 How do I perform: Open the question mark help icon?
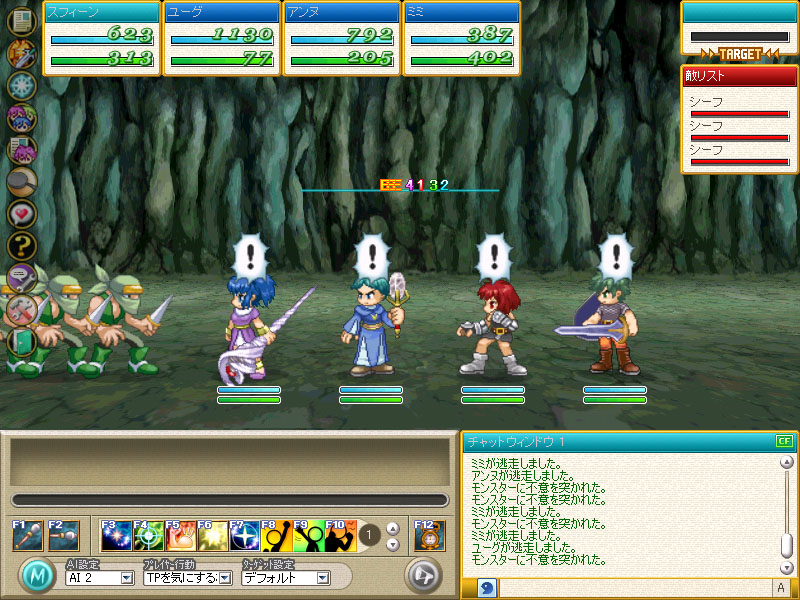click(21, 245)
